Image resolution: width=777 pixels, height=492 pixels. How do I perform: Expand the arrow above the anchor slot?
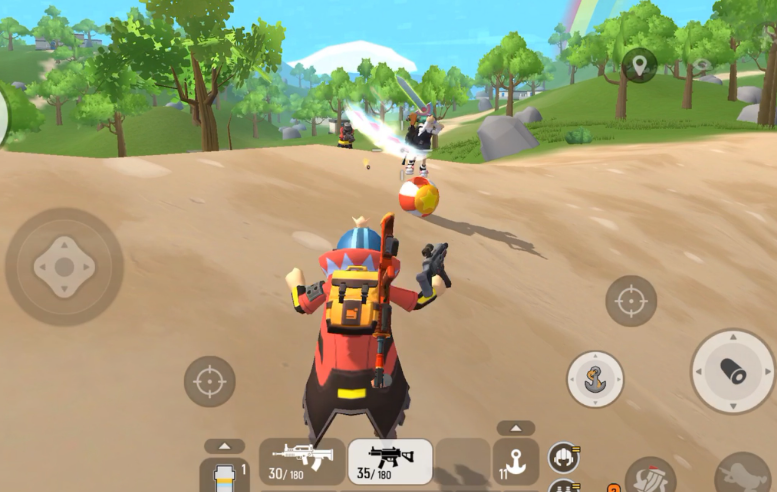[516, 428]
